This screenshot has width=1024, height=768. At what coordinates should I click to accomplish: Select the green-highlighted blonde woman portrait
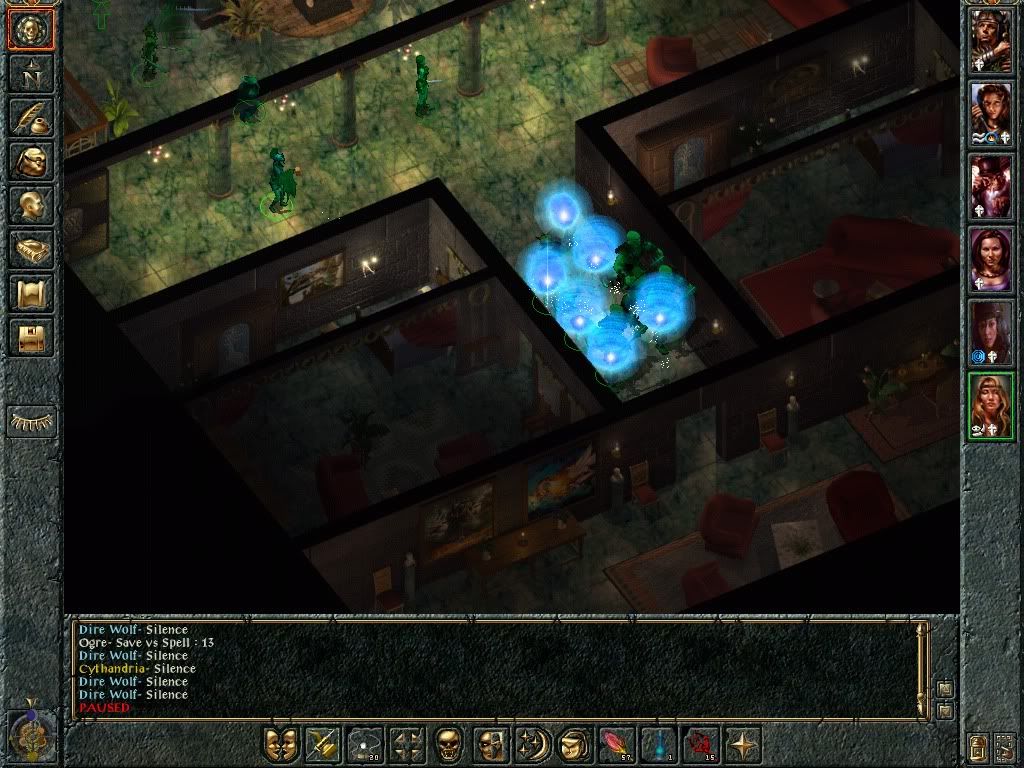click(991, 406)
